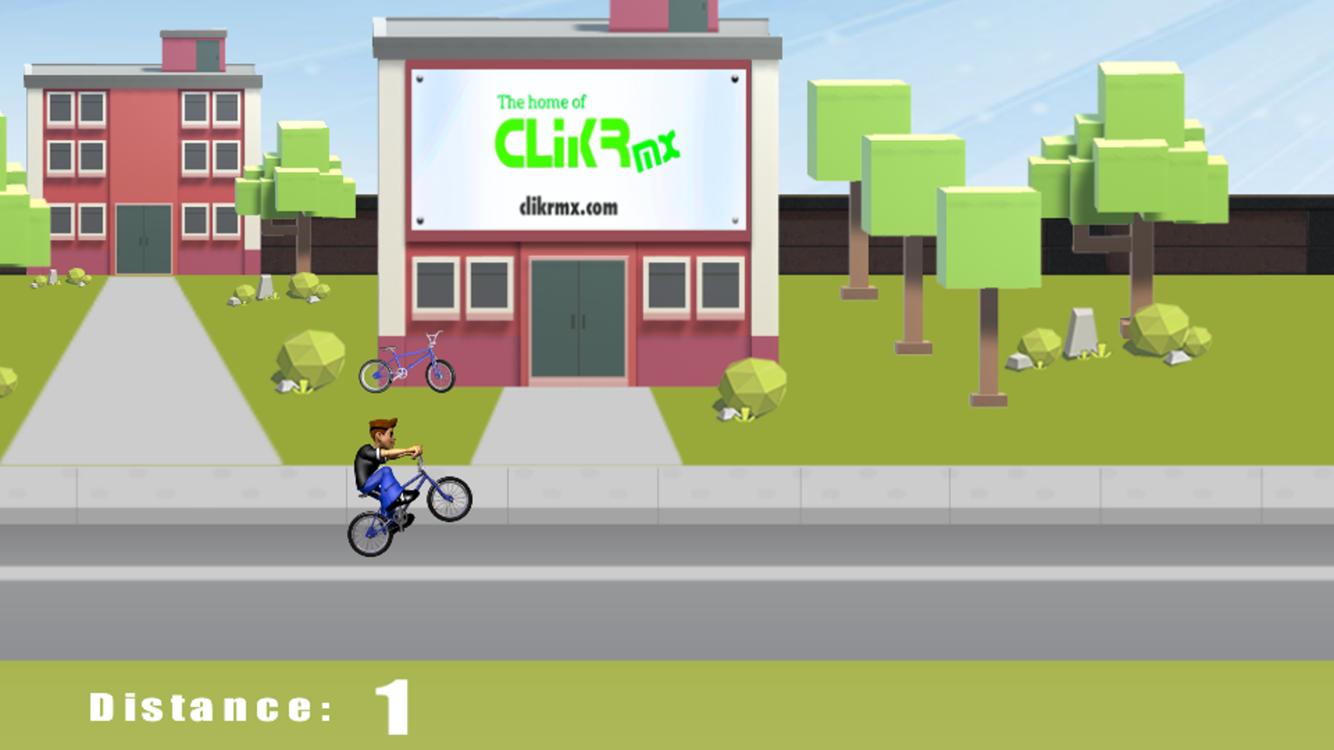The image size is (1334, 750).
Task: Click the rear wheel of the ridden bike
Action: [x=368, y=532]
